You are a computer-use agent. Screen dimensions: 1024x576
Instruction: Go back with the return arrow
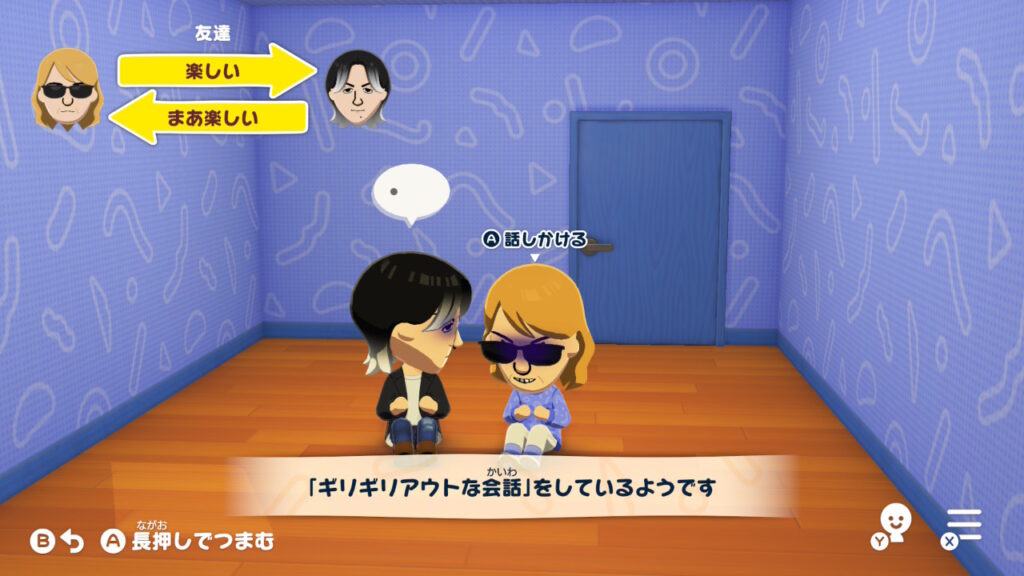(72, 542)
